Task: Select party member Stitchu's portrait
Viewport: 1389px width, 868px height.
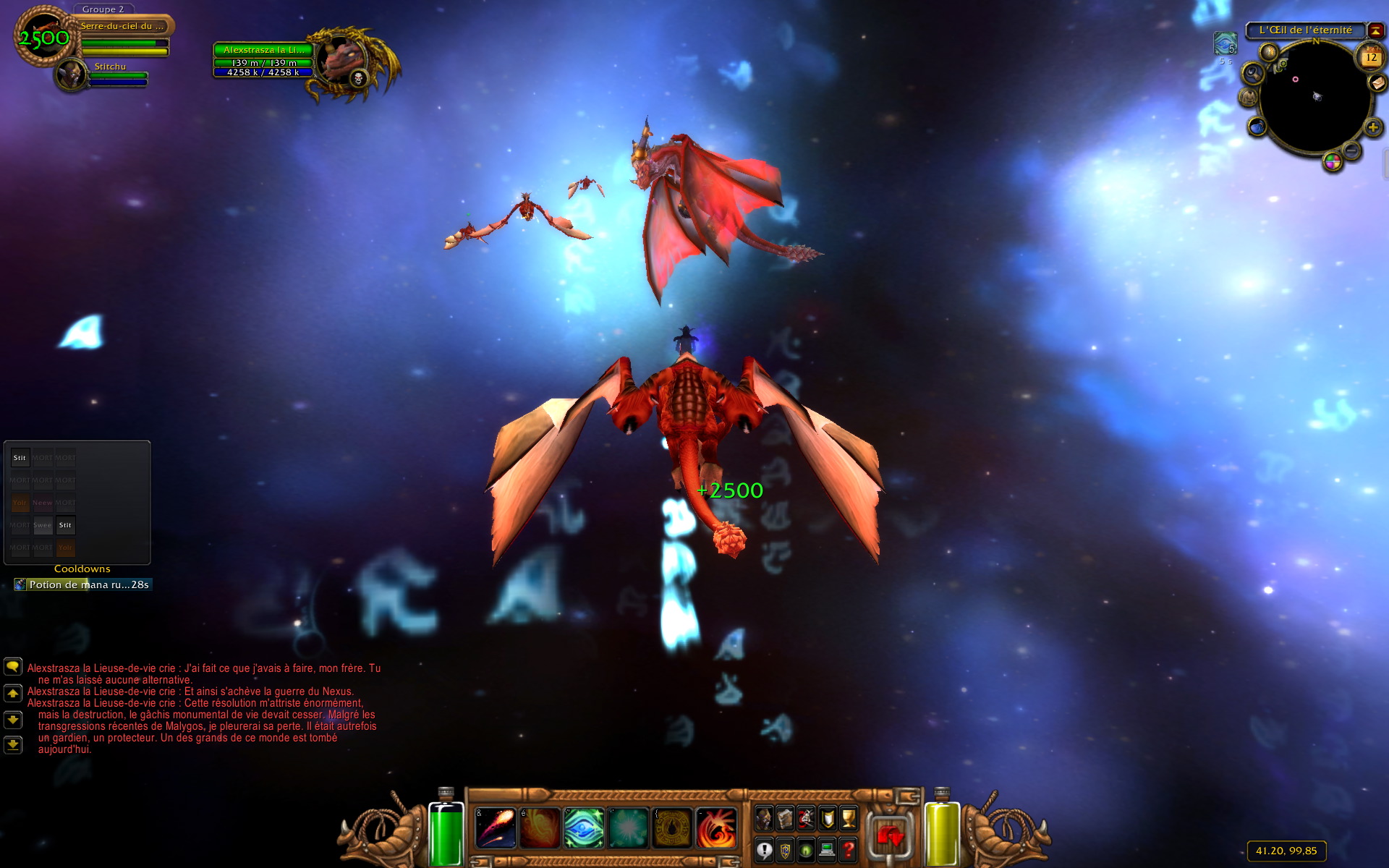Action: coord(72,75)
